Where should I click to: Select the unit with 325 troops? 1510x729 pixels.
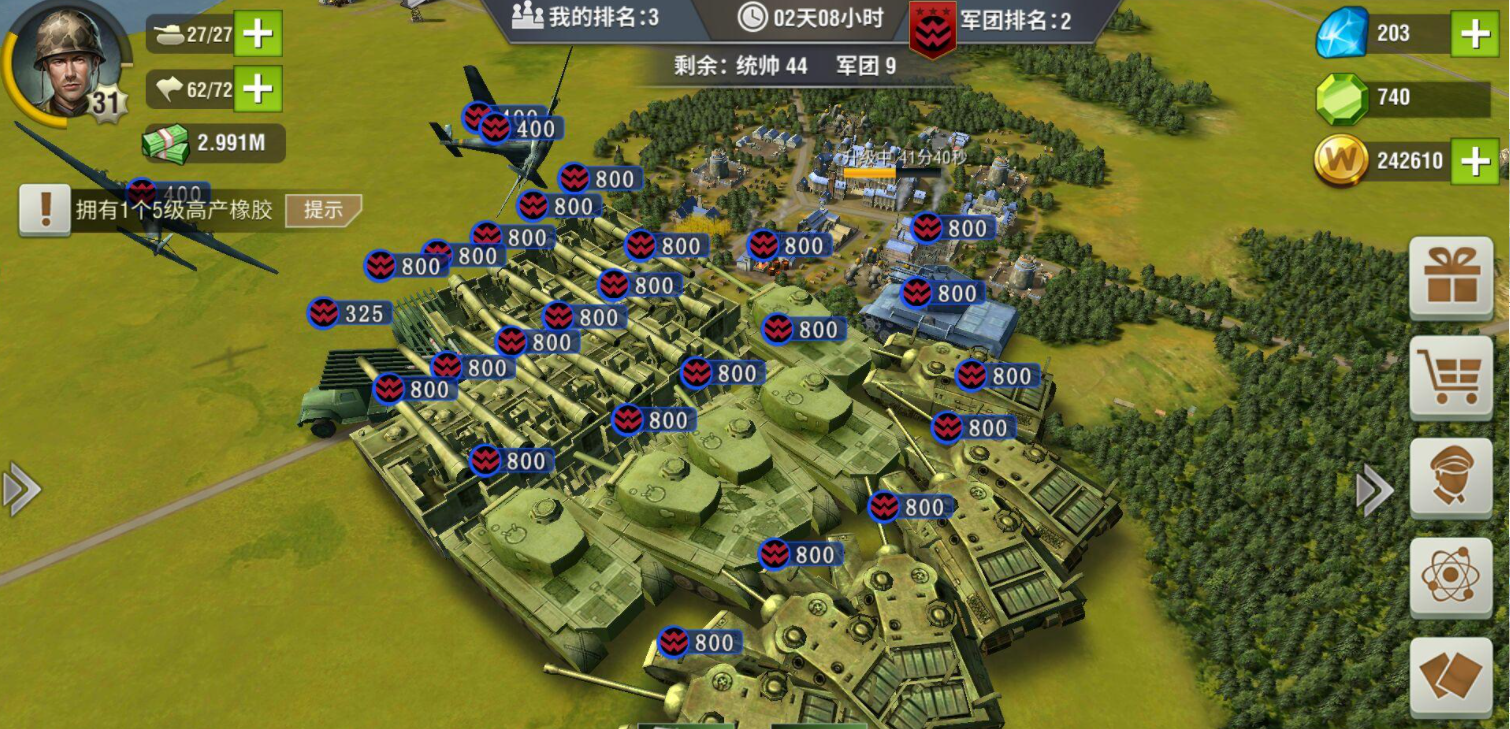[x=350, y=314]
